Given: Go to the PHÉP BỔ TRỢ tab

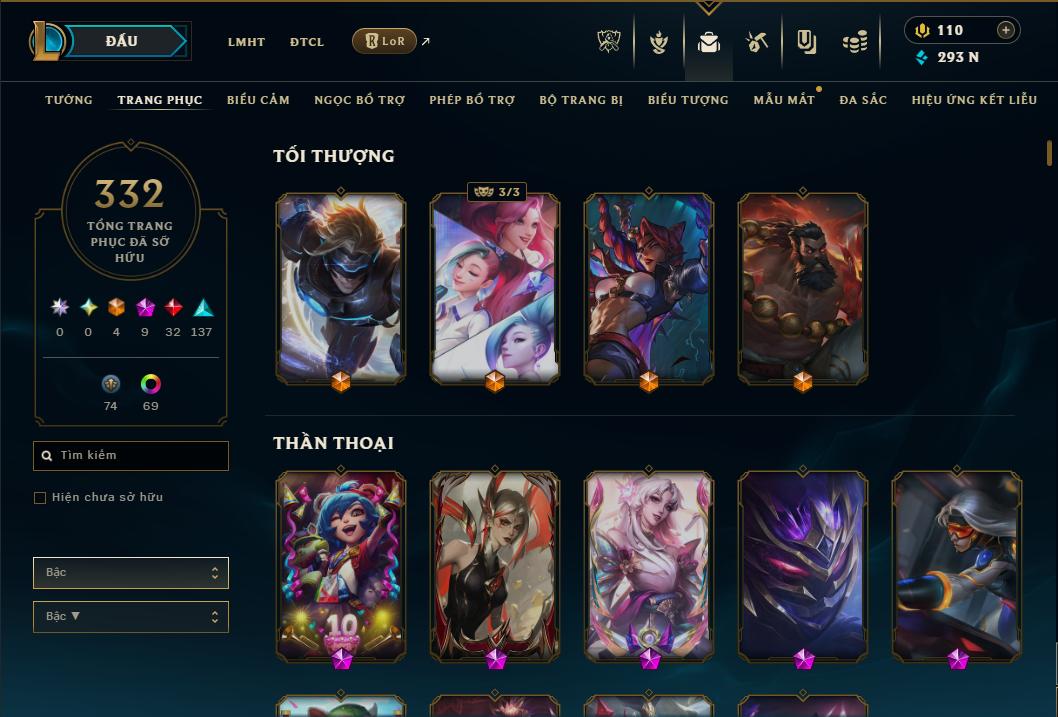Looking at the screenshot, I should click(x=472, y=100).
